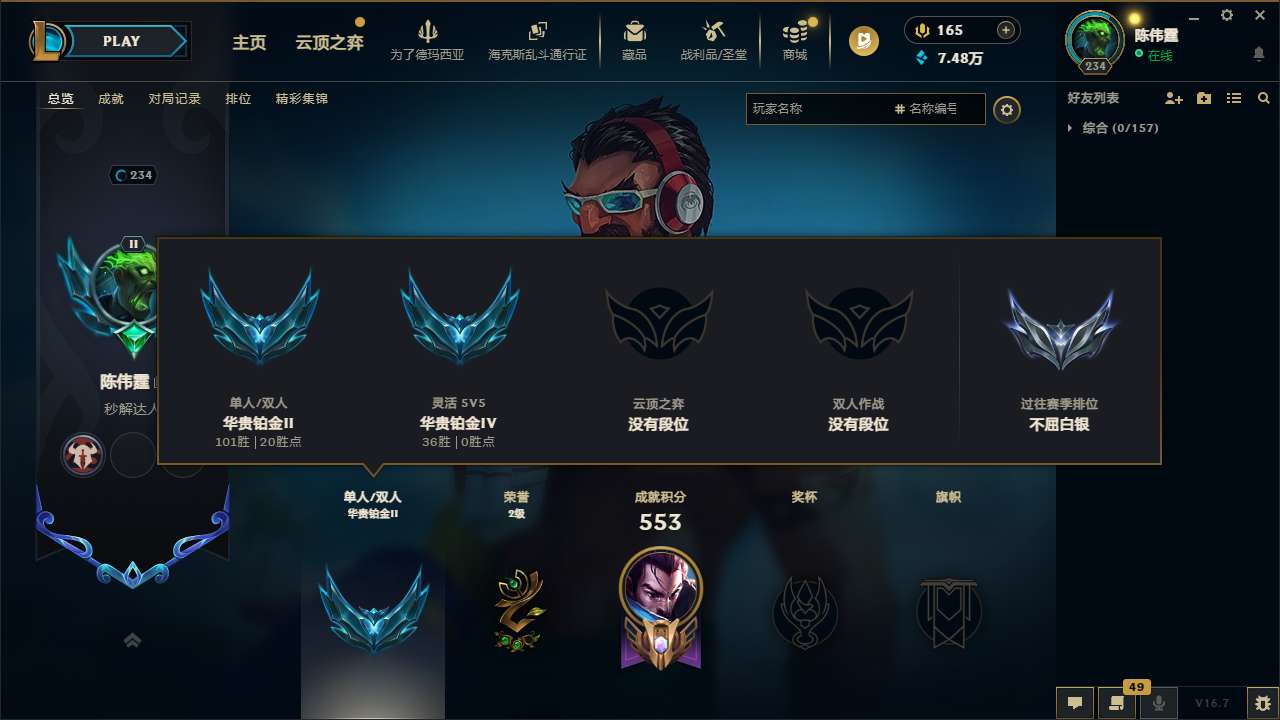Click the plus button to purchase RP
Viewport: 1280px width, 720px height.
pos(1004,30)
